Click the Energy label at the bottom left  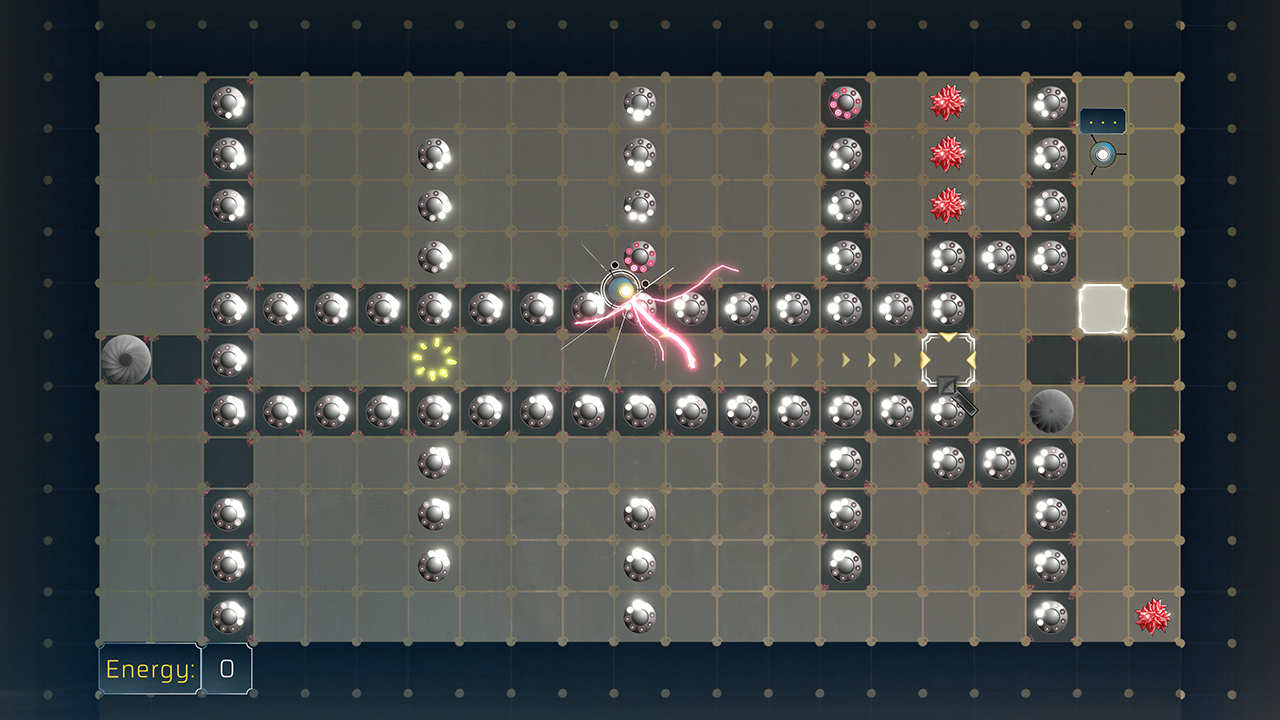148,670
